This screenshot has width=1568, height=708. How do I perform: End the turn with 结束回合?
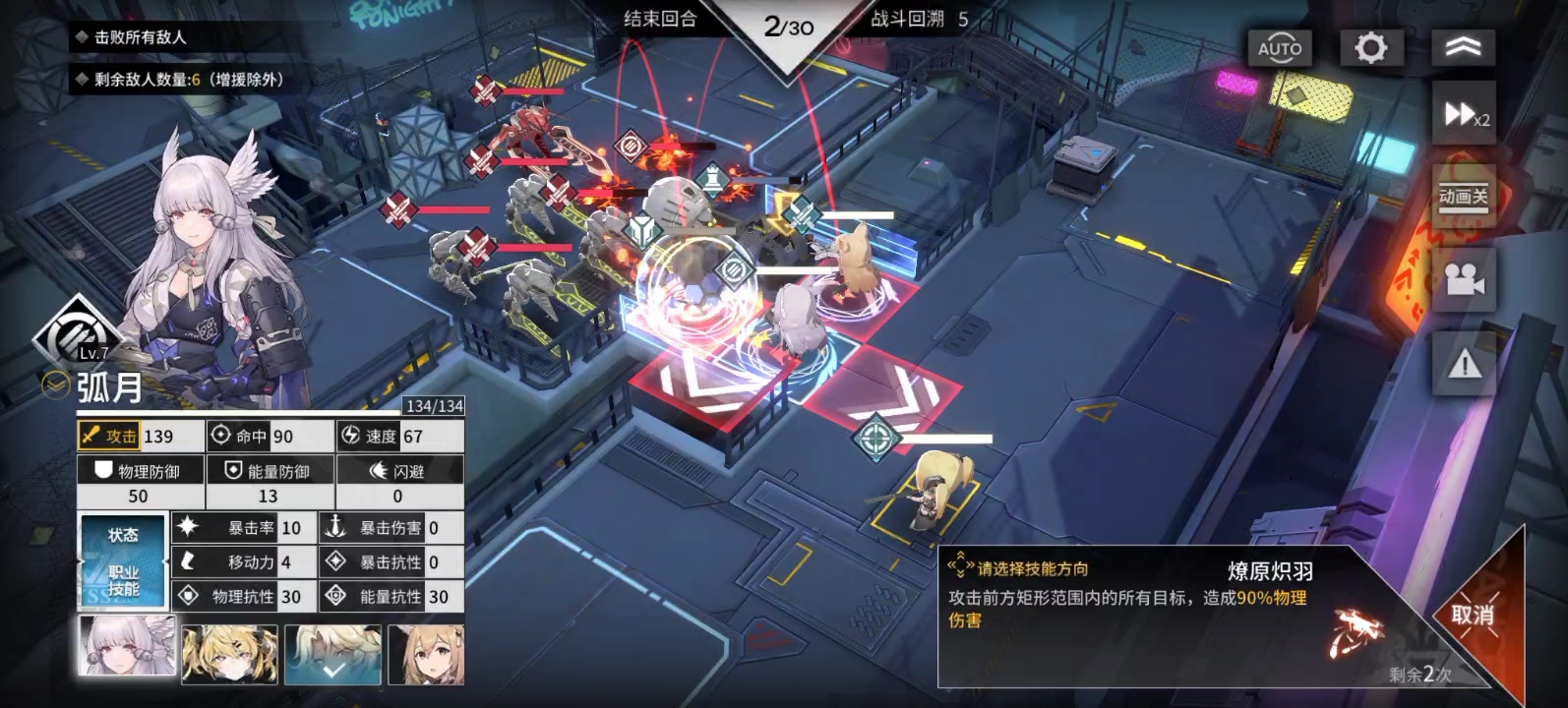660,20
